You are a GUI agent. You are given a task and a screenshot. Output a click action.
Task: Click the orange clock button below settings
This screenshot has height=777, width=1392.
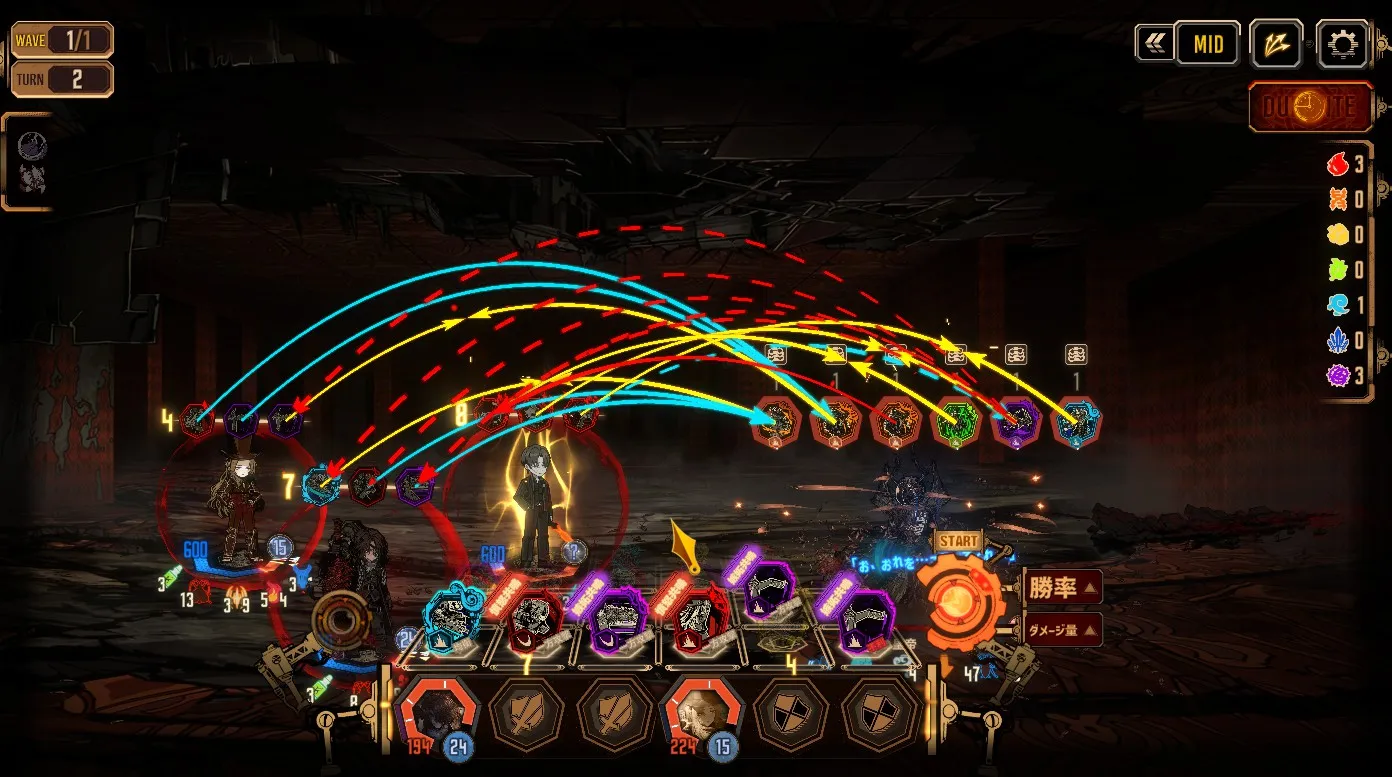click(x=1310, y=106)
